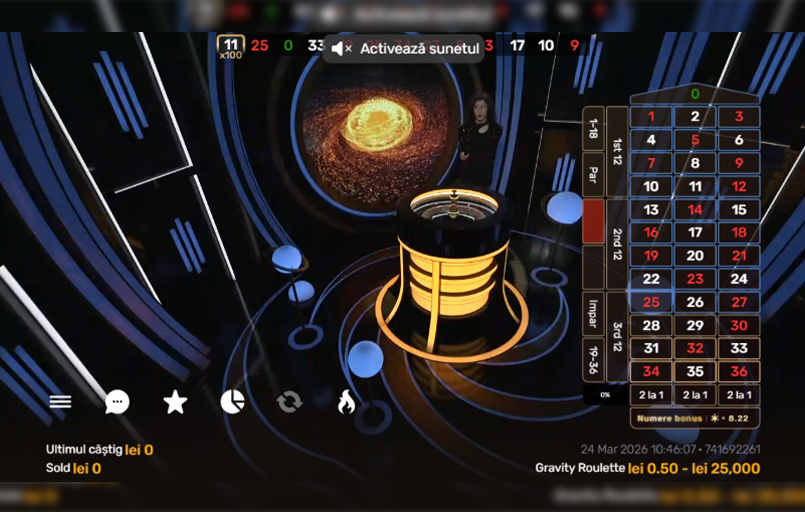805x512 pixels.
Task: Choose the 3rd 12 dozen bet
Action: pos(617,337)
